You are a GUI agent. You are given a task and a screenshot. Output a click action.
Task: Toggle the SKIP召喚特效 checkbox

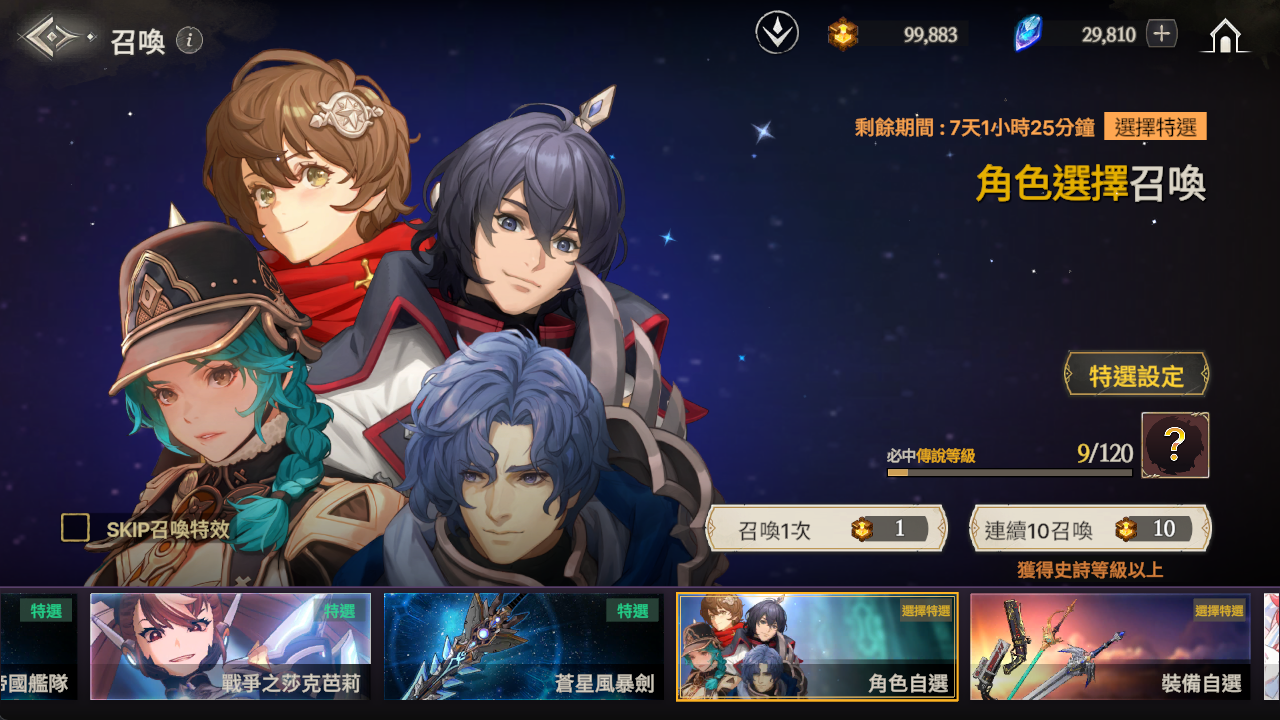click(76, 528)
